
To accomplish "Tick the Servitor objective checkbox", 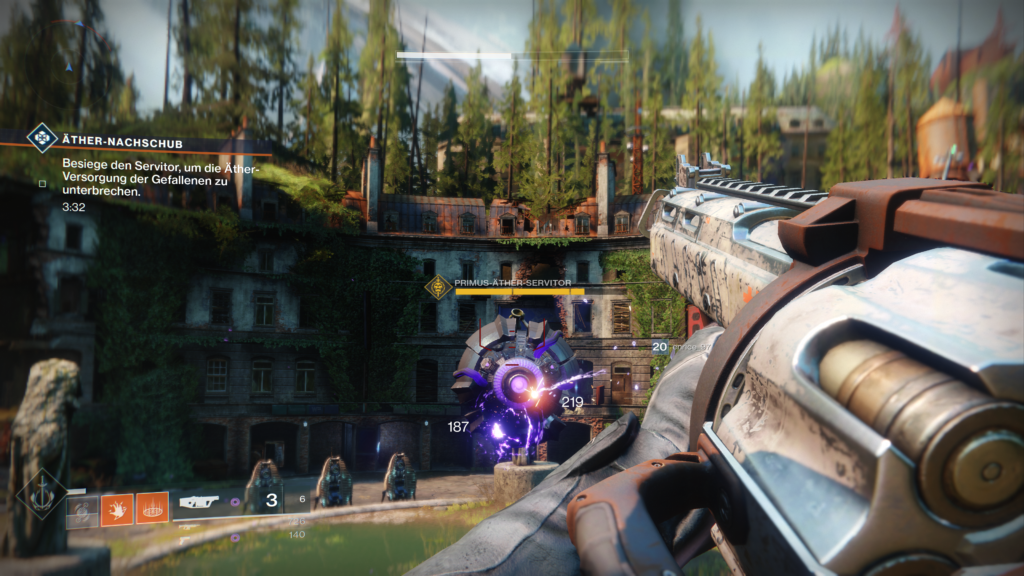I will point(42,183).
